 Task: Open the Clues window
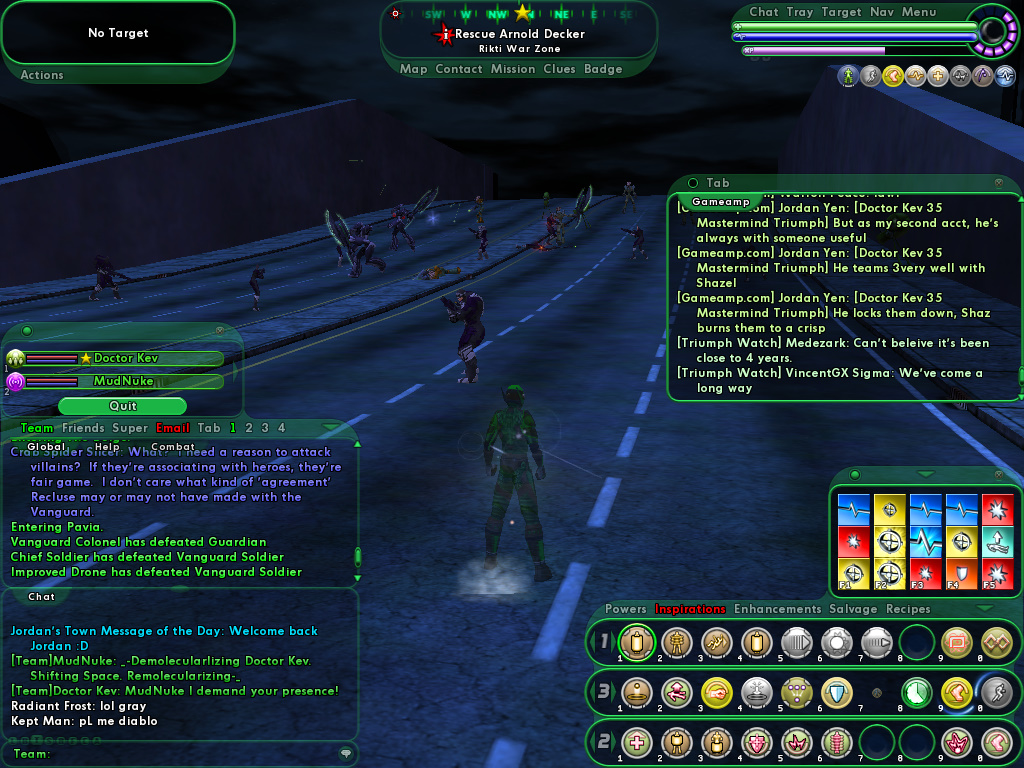click(x=559, y=69)
